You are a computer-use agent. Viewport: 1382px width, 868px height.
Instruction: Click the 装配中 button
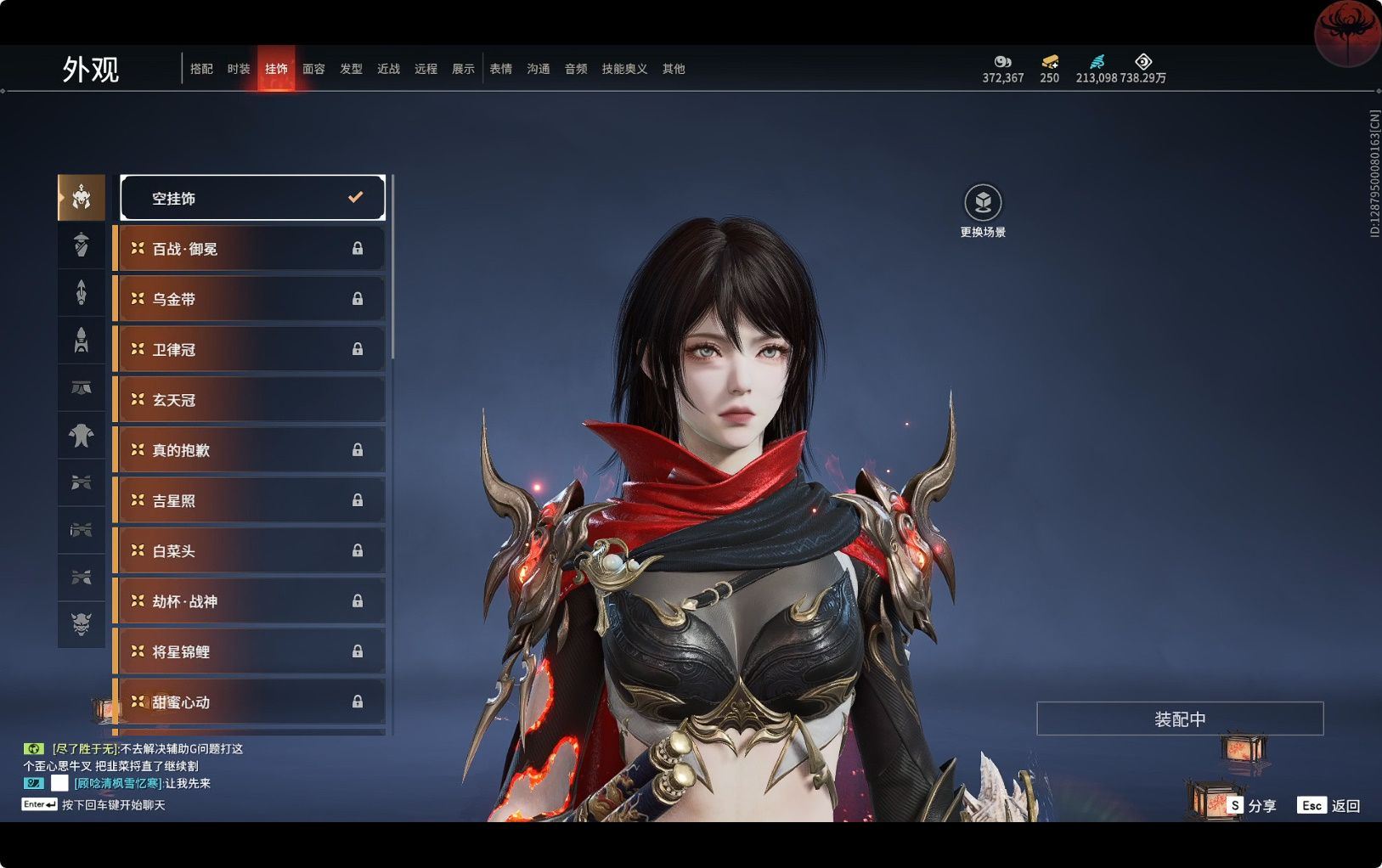click(x=1180, y=719)
